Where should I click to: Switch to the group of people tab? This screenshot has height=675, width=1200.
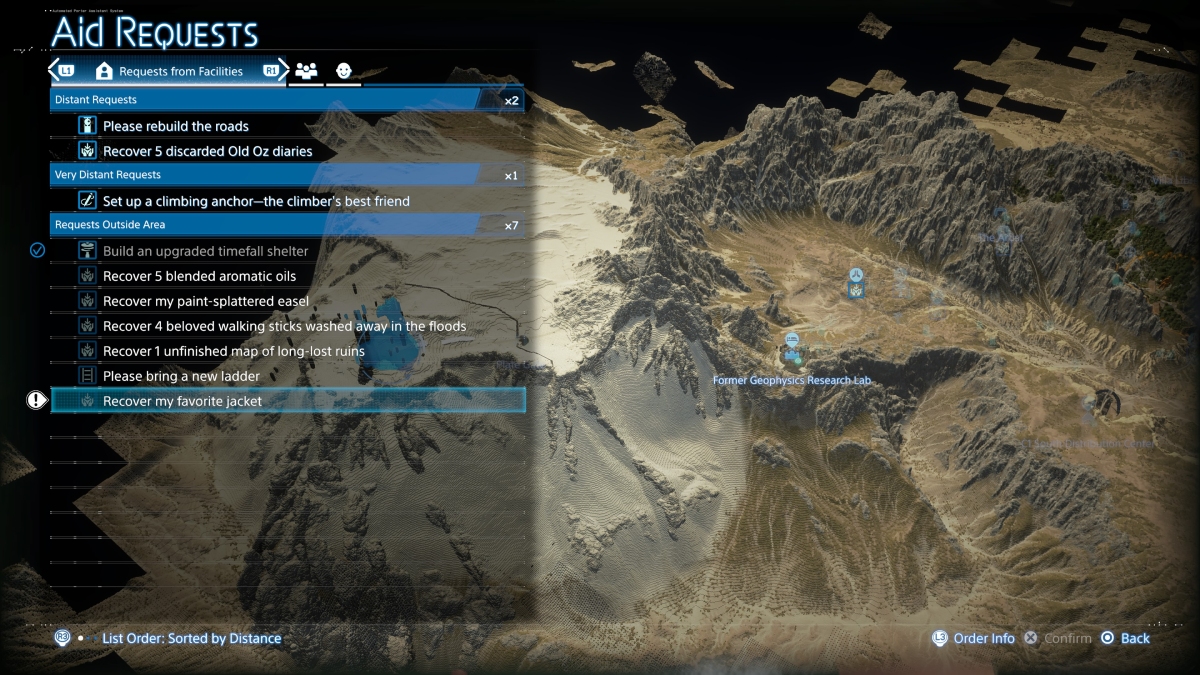pos(306,72)
